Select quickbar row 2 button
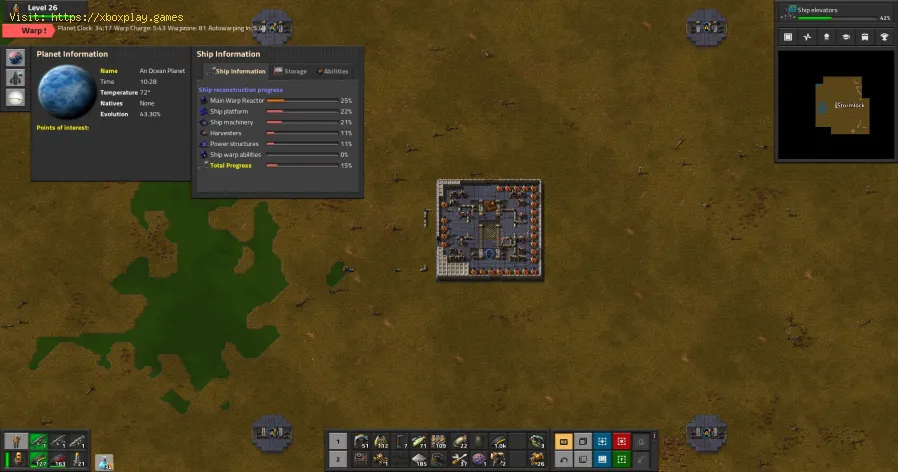This screenshot has height=472, width=898. 338,459
